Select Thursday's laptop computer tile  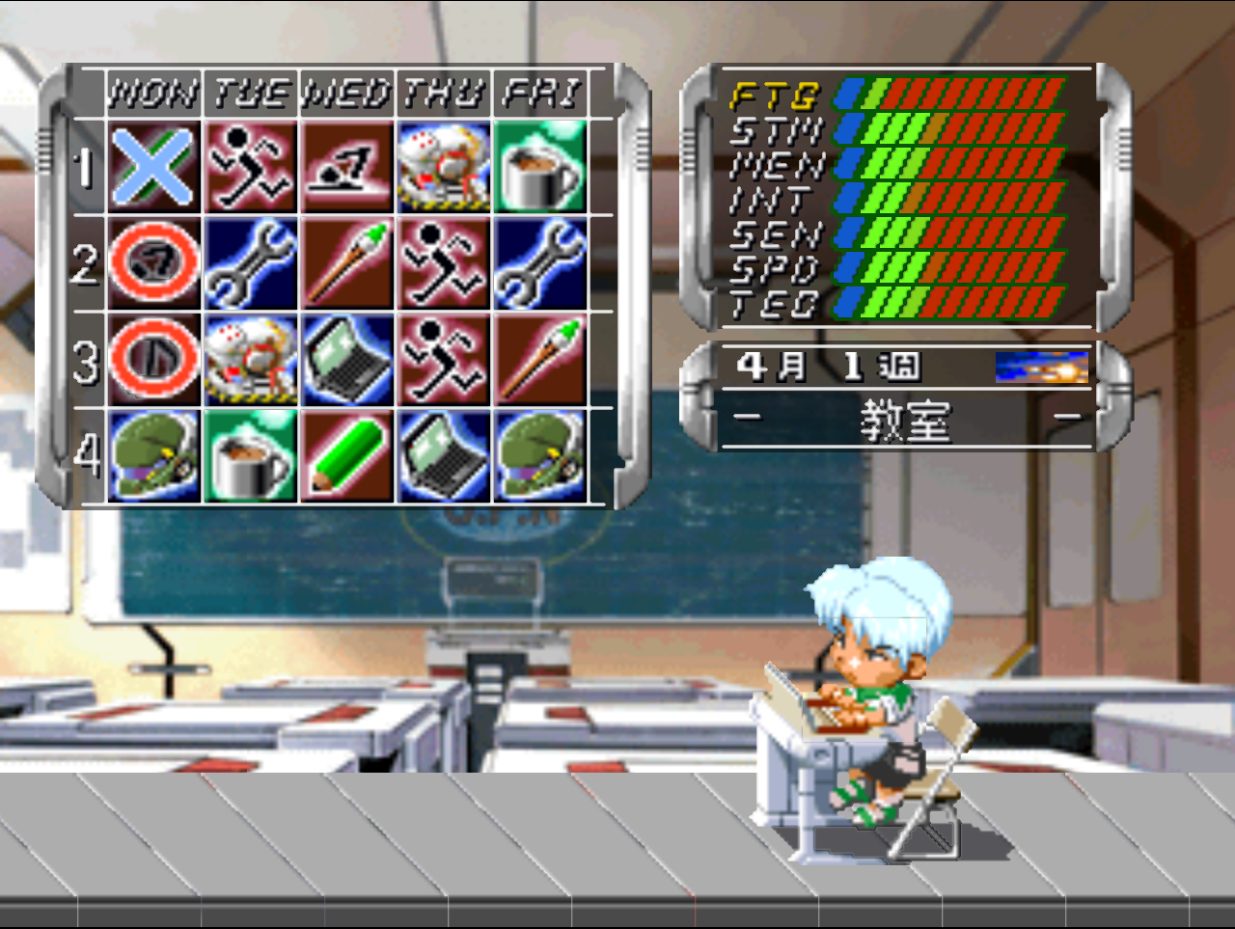coord(443,455)
